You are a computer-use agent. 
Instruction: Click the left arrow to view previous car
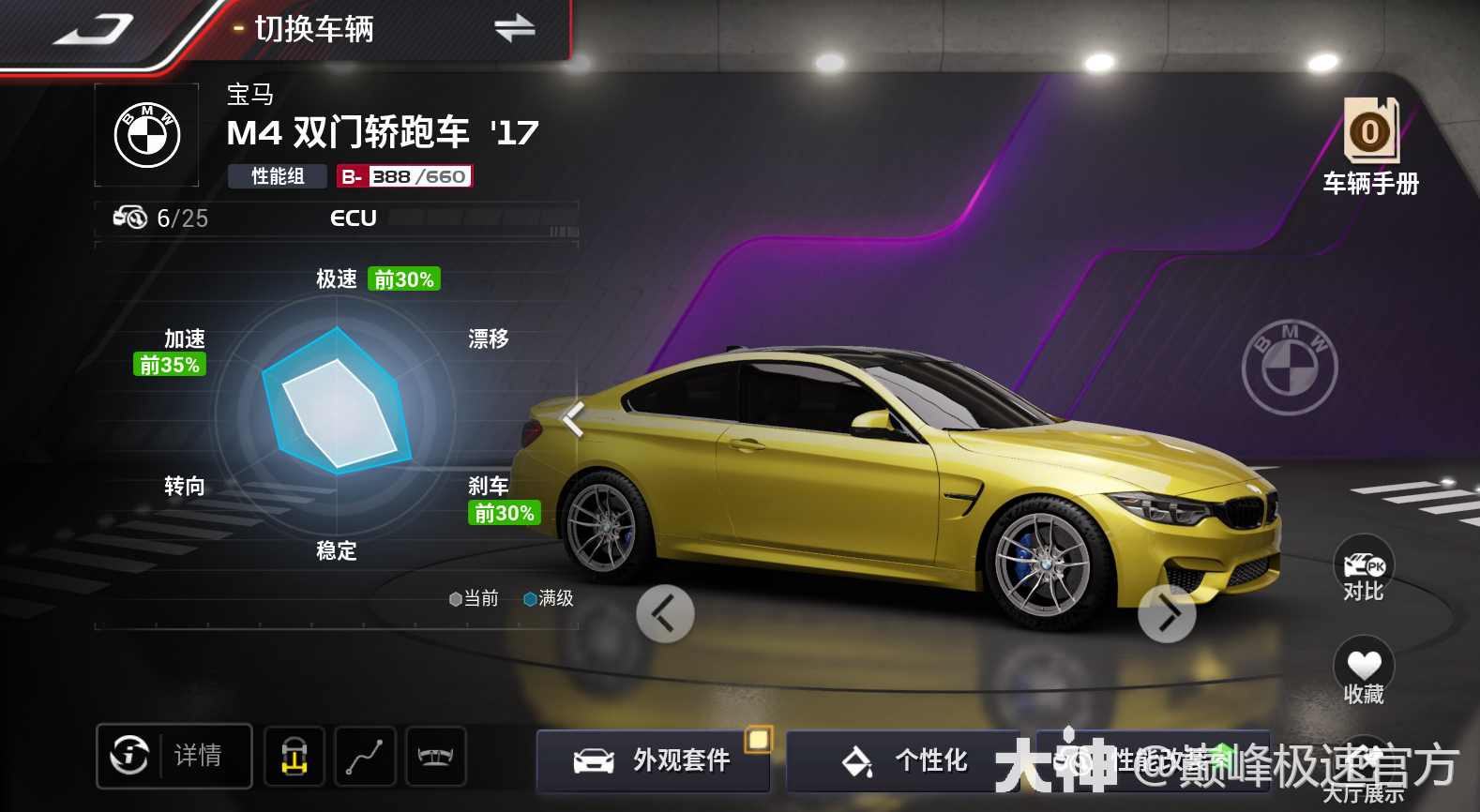tap(665, 614)
